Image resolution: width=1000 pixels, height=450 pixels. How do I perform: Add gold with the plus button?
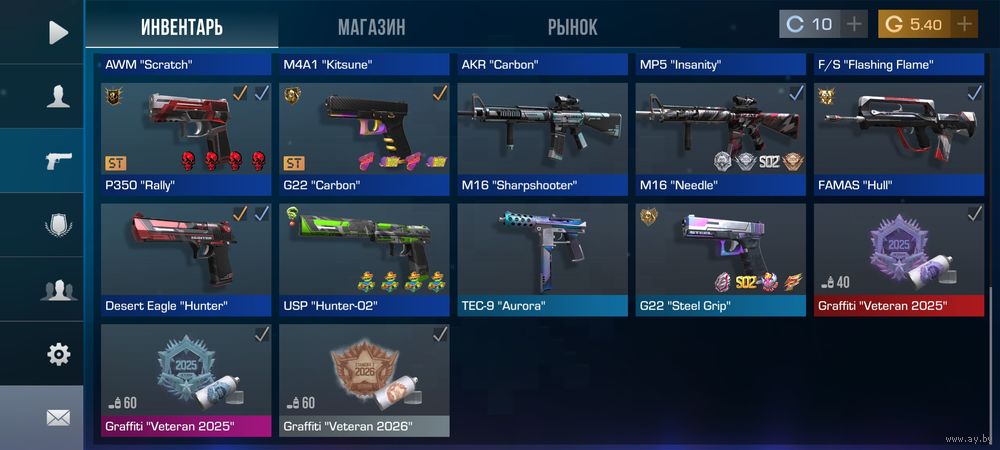coord(964,24)
